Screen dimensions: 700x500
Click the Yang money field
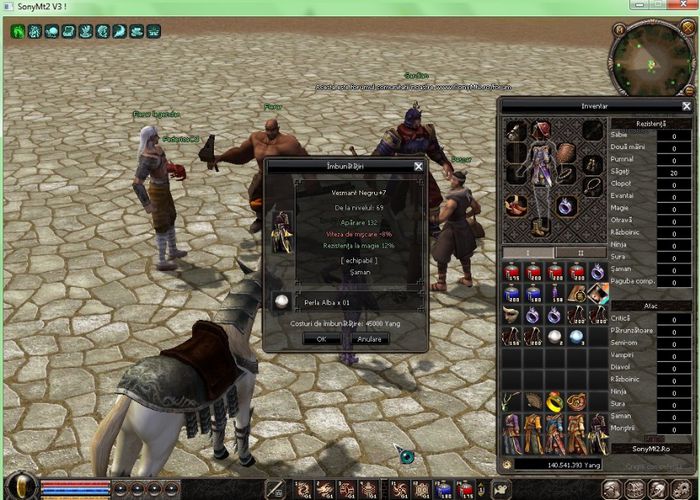560,464
